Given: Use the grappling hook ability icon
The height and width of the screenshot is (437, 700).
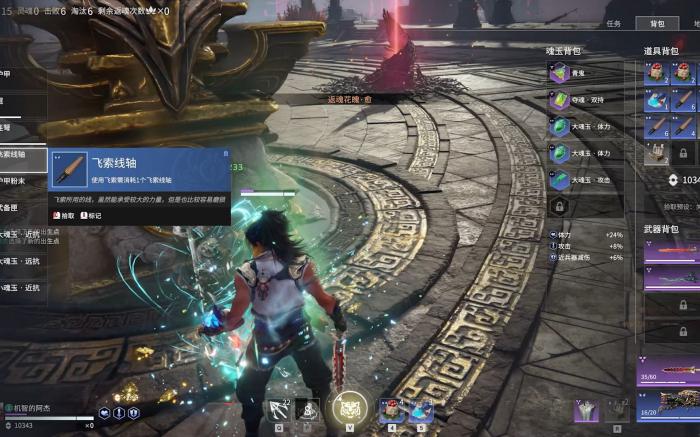Looking at the screenshot, I should [277, 410].
